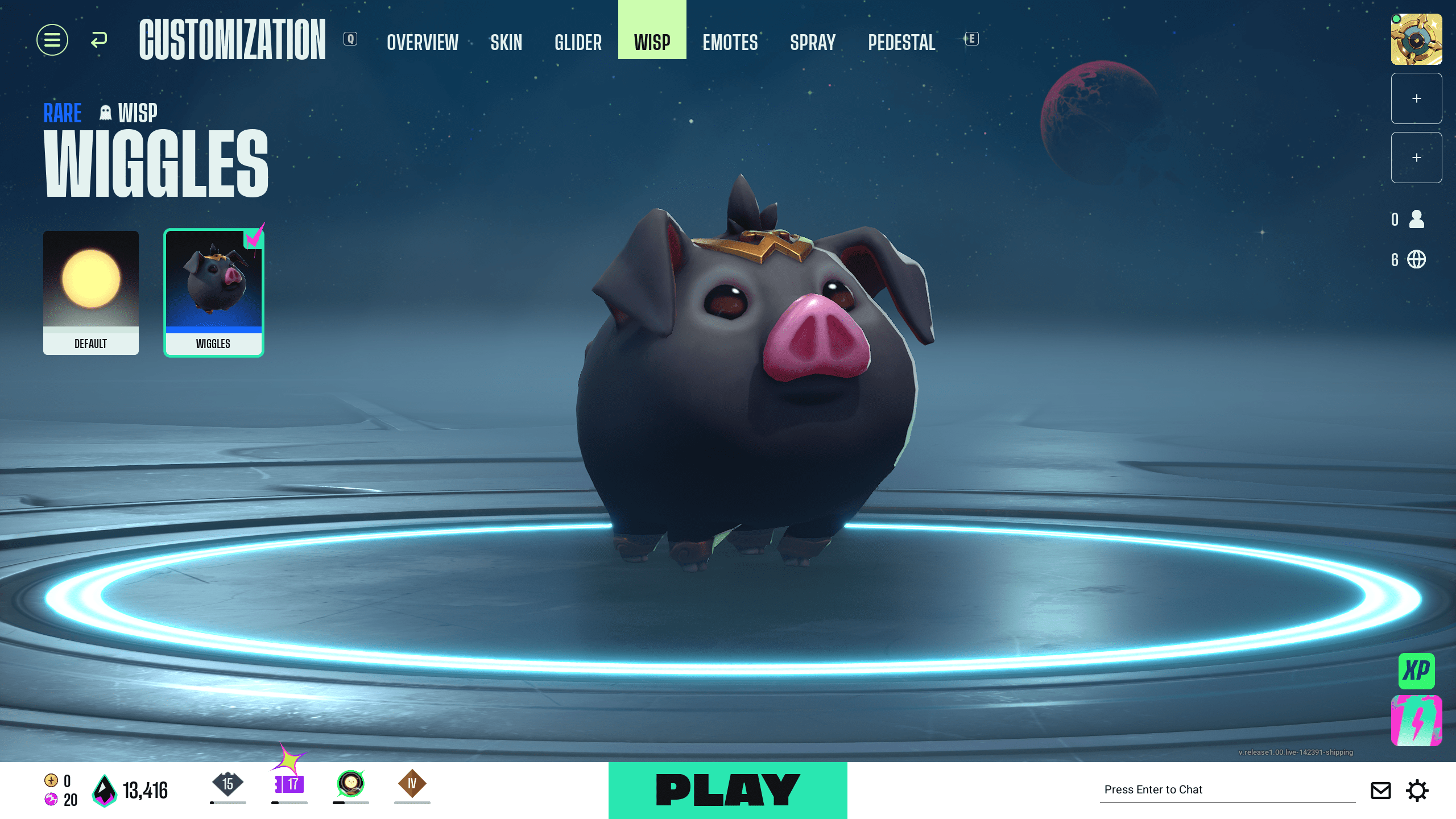Image resolution: width=1456 pixels, height=819 pixels.
Task: Open the friends list person icon
Action: click(x=1416, y=220)
